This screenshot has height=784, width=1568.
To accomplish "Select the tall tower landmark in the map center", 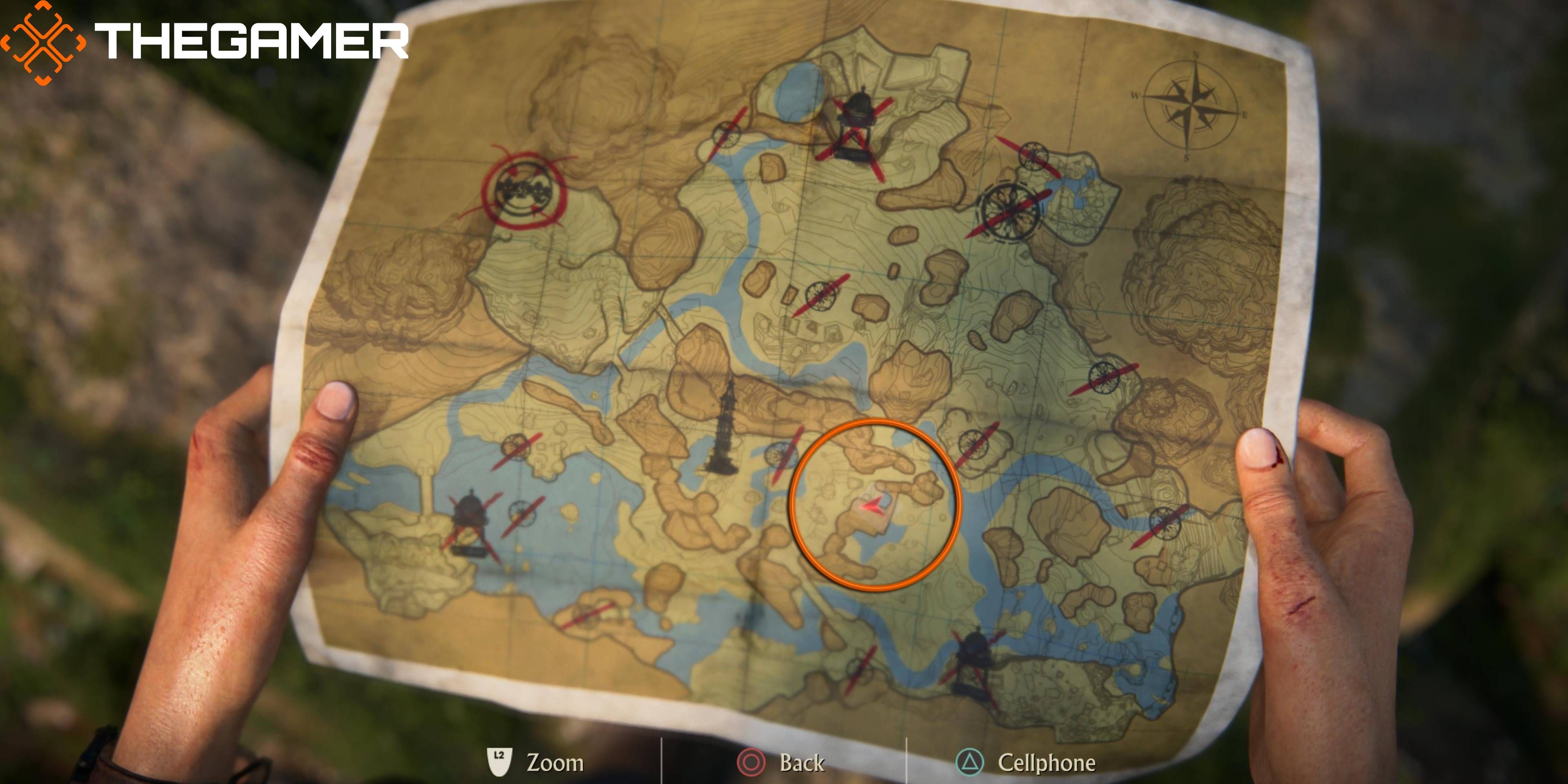I will 724,426.
